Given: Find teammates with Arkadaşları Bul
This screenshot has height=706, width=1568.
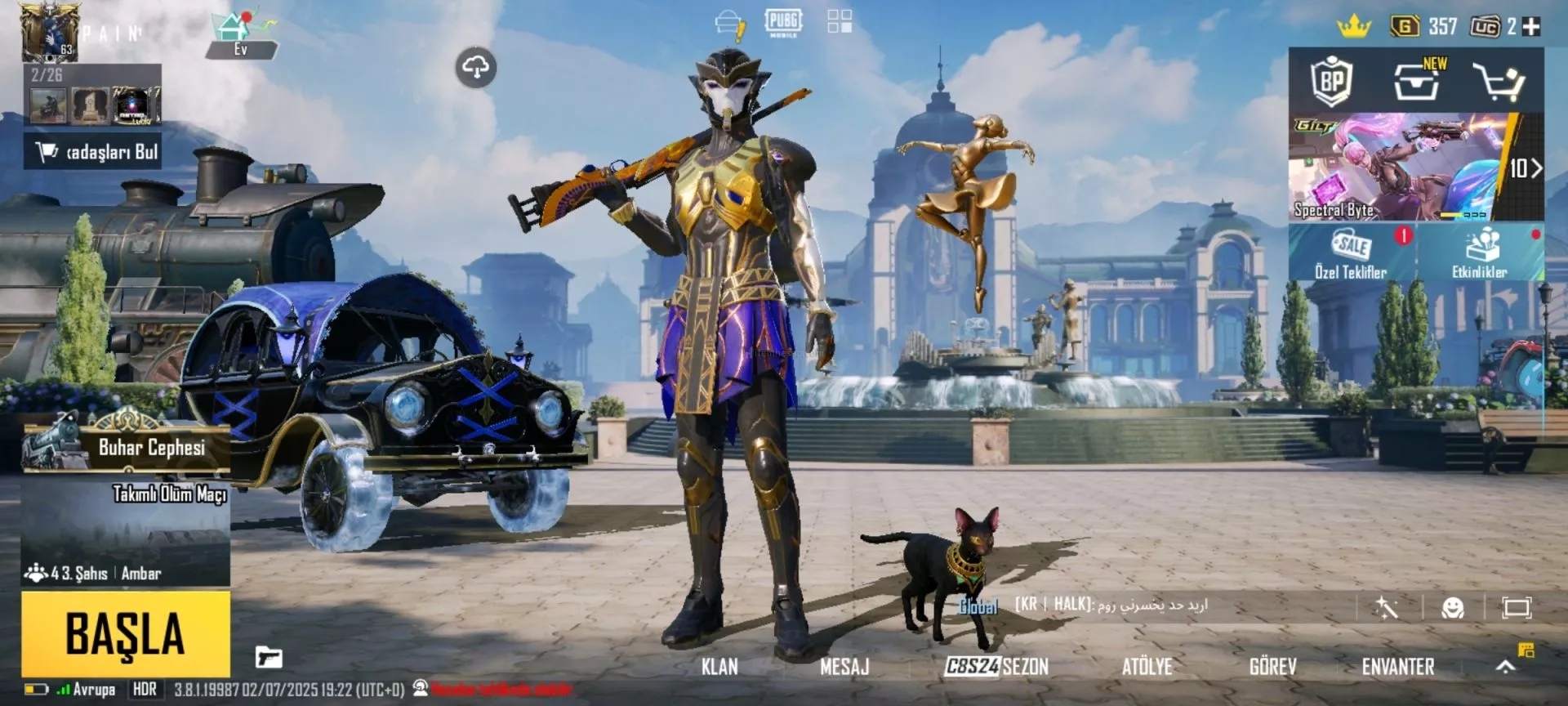Looking at the screenshot, I should (x=93, y=152).
